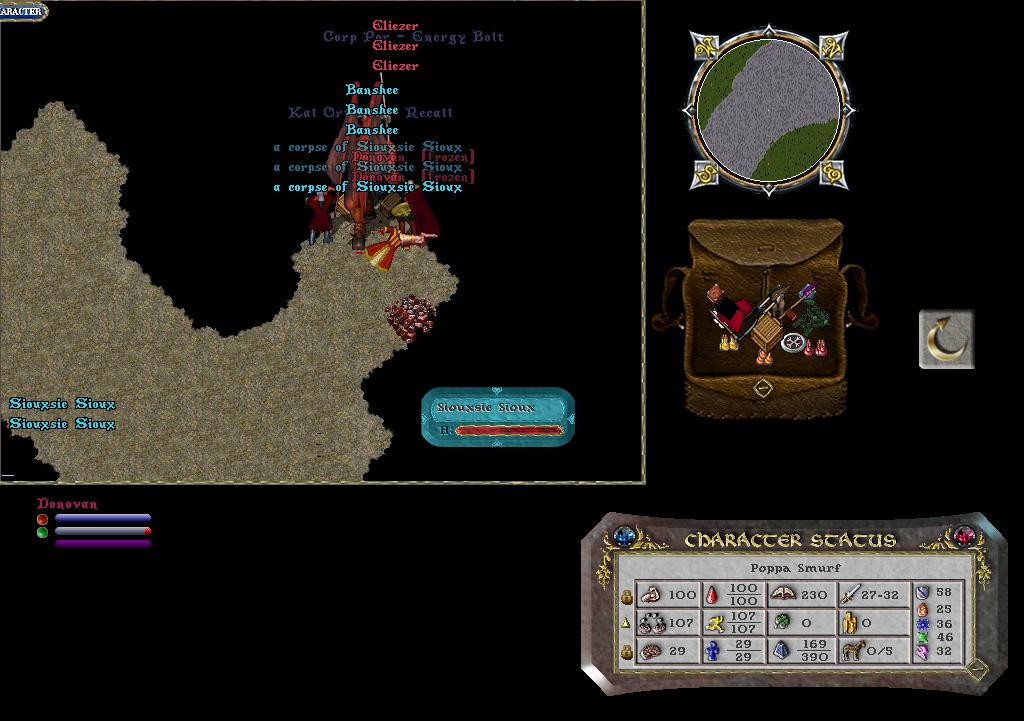Minimize the backpack with its diamond button

pyautogui.click(x=762, y=387)
